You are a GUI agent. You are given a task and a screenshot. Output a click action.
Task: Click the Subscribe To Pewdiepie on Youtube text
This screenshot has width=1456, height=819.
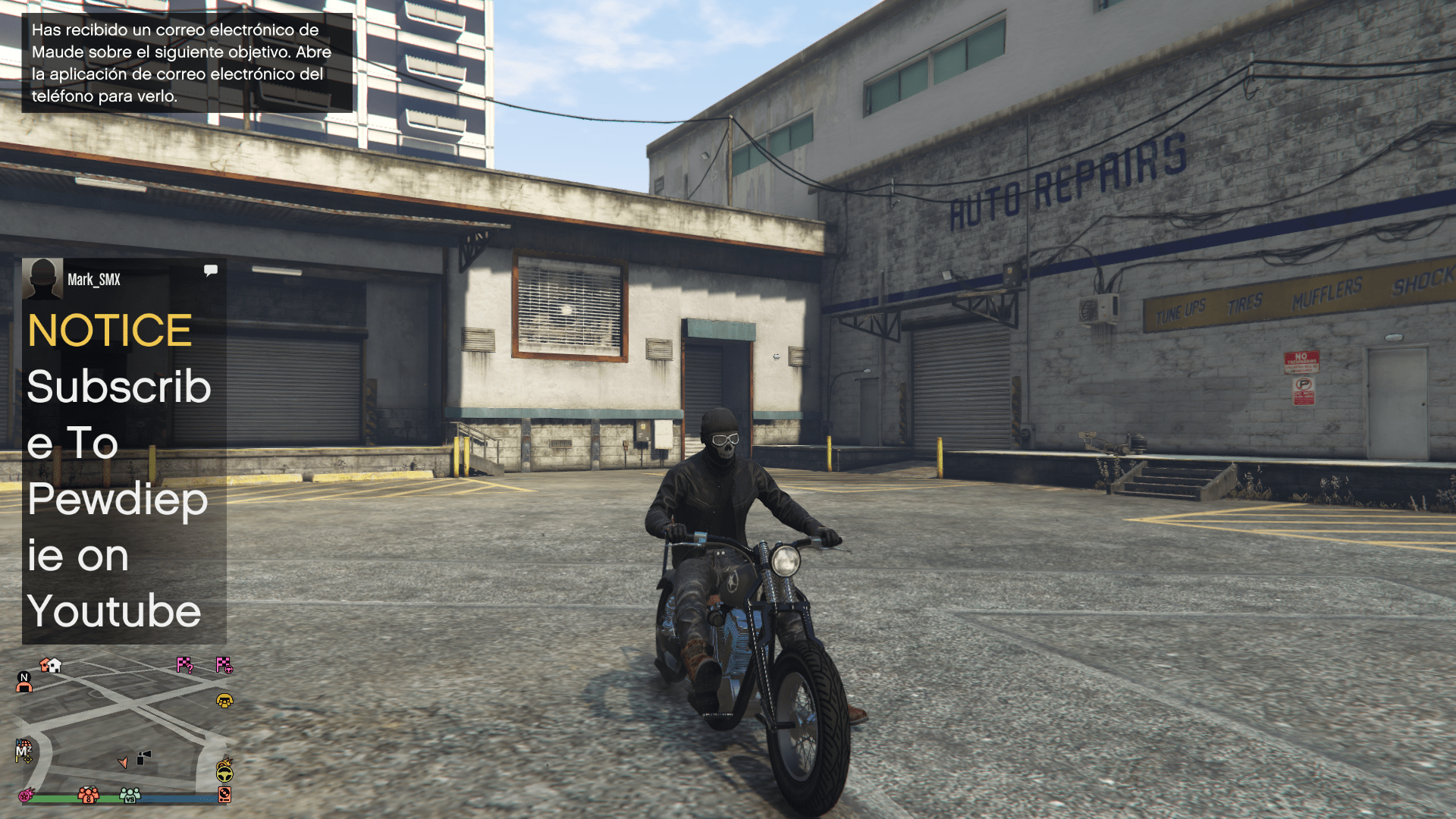(118, 500)
